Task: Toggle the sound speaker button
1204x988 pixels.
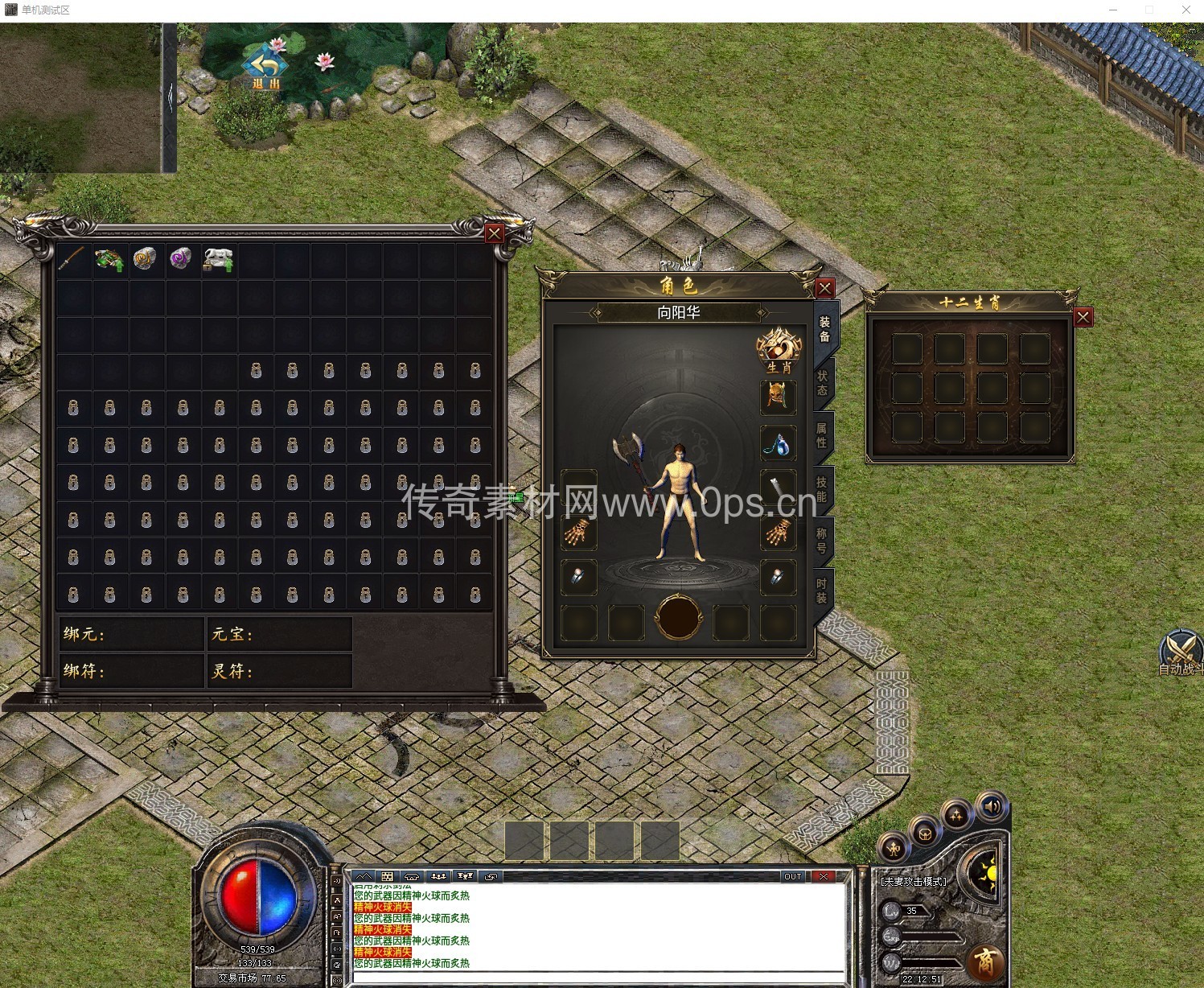Action: (991, 807)
